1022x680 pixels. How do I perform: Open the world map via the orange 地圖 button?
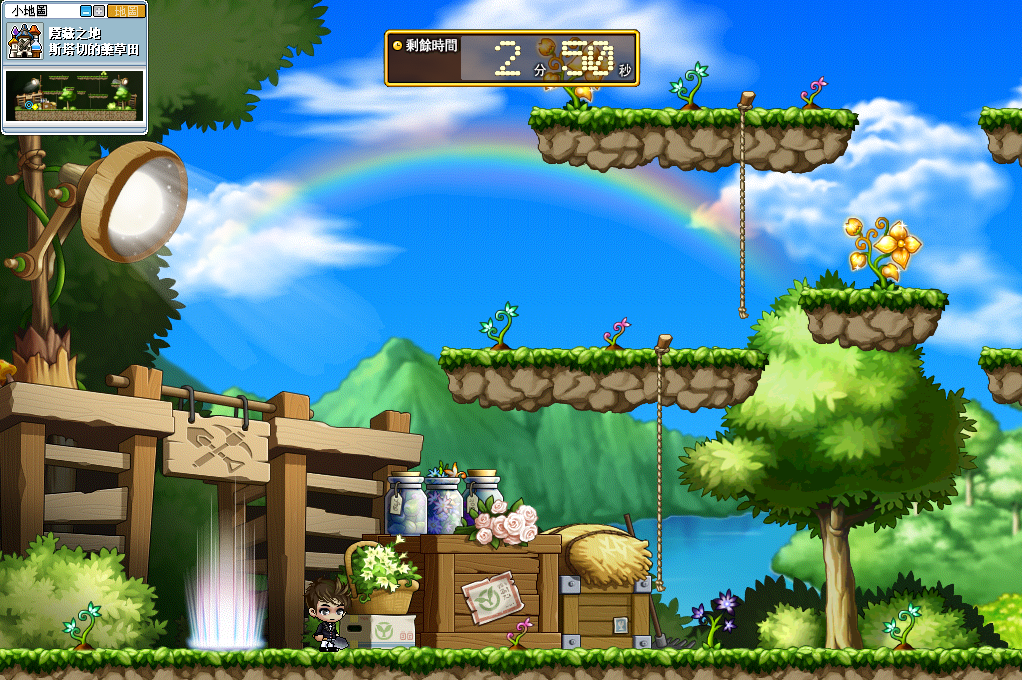click(x=126, y=11)
